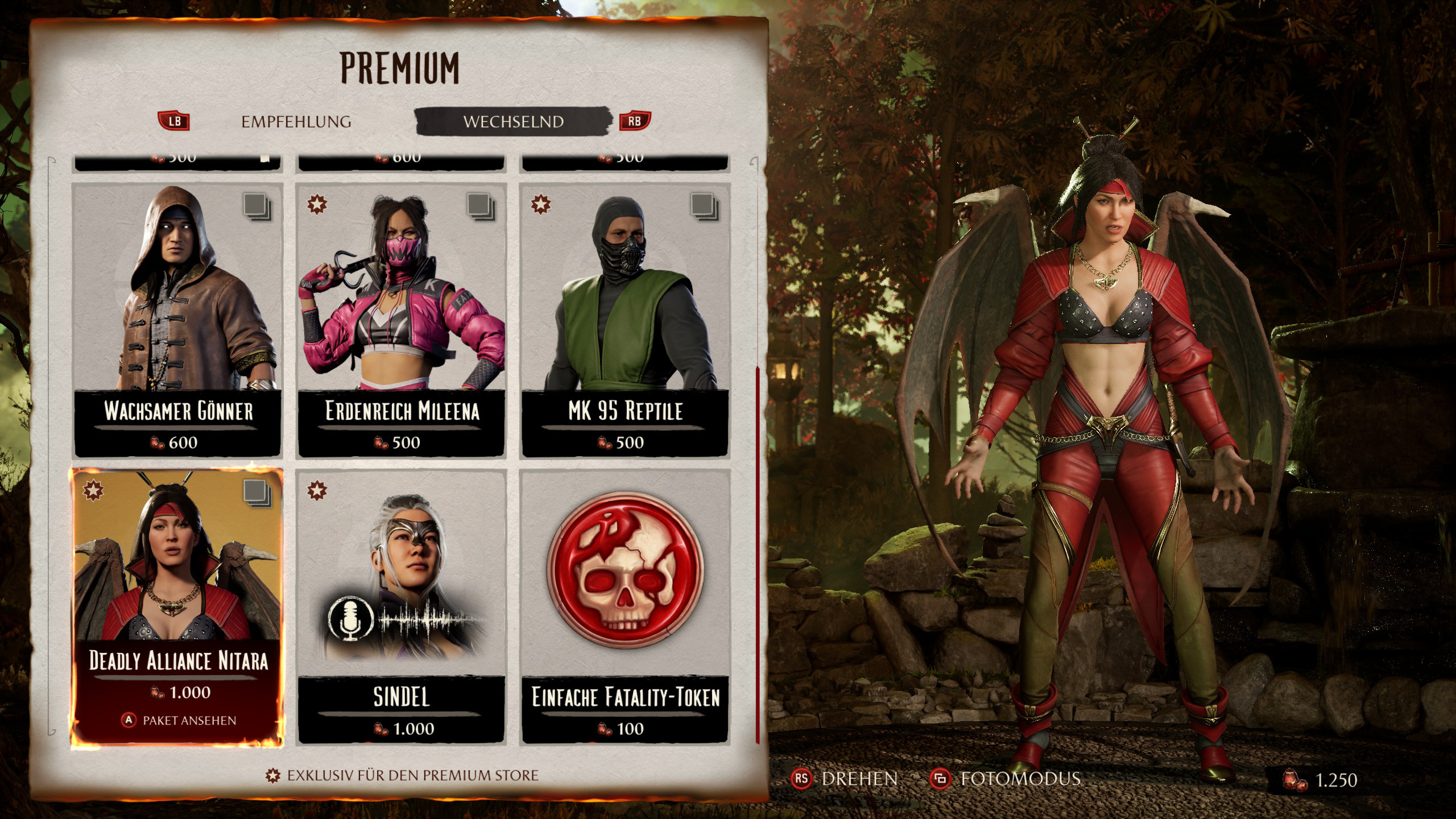Select the MK 95 Reptile card
This screenshot has width=1456, height=819.
click(625, 320)
